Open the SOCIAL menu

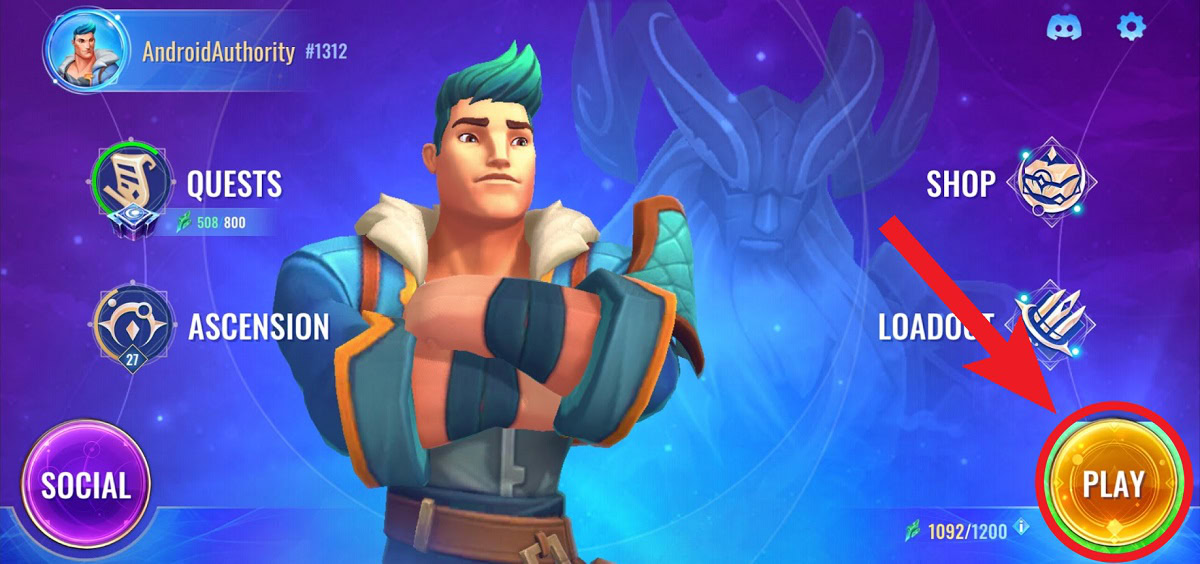coord(85,485)
